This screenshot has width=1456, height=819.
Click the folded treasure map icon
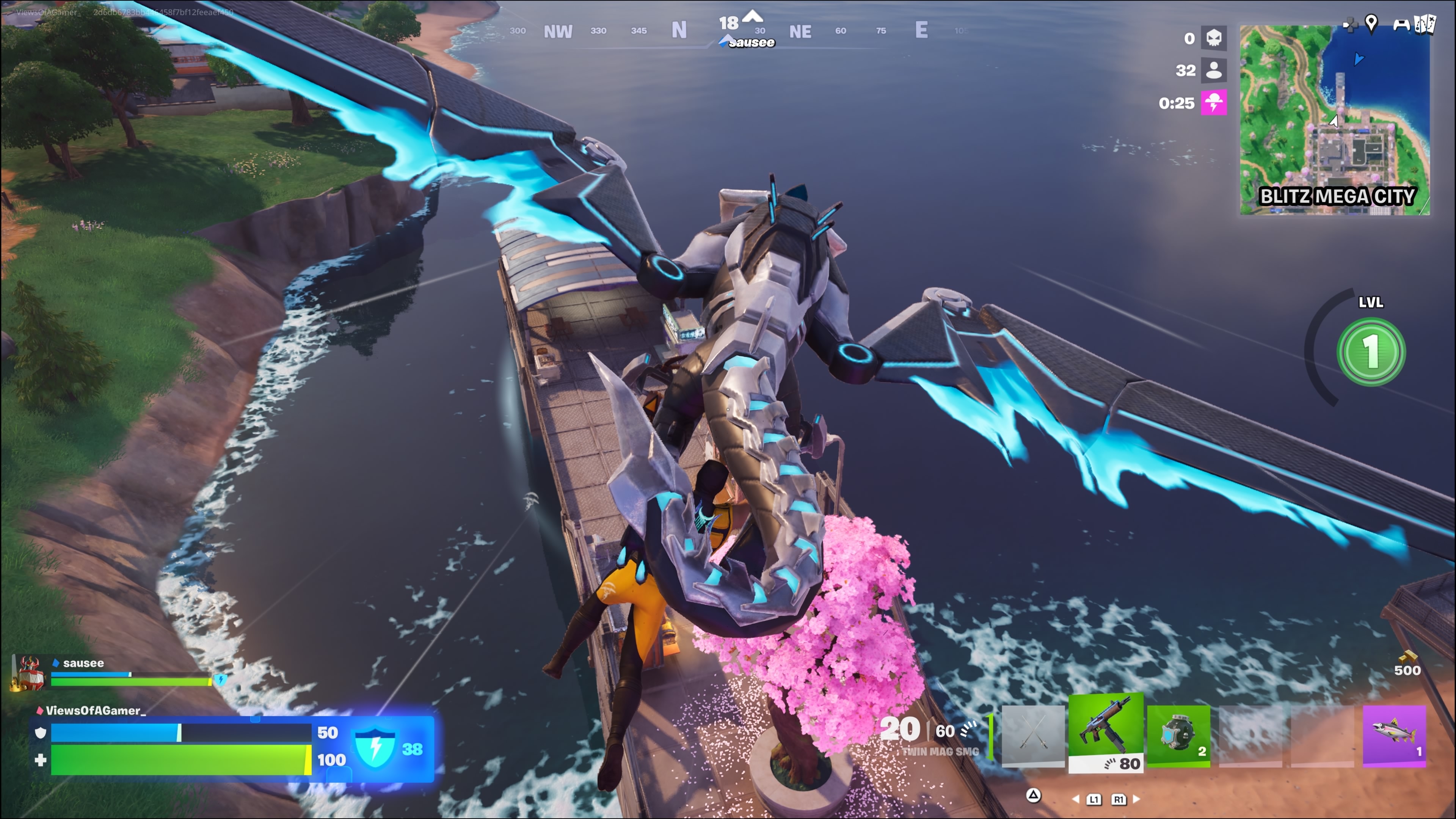click(1425, 24)
